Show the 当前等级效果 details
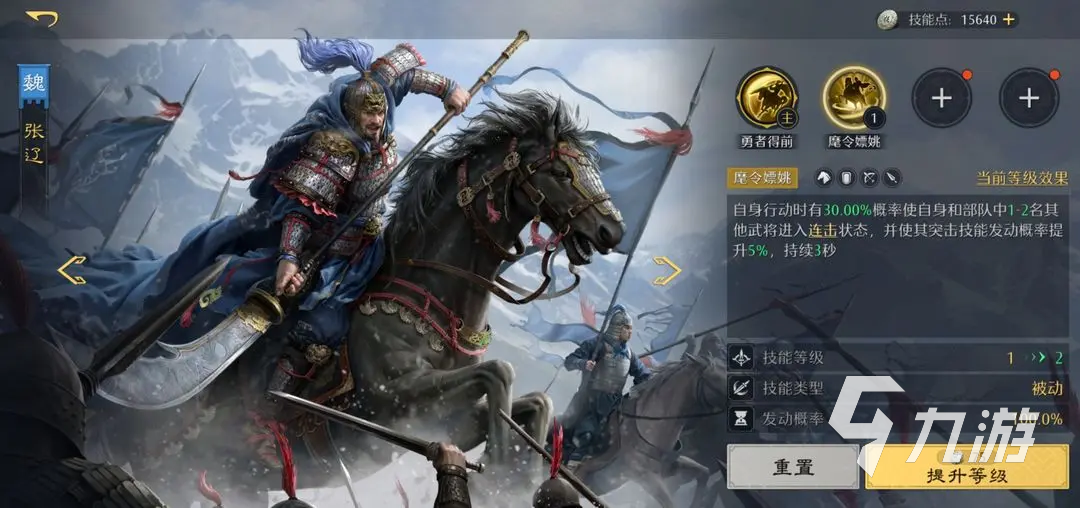Viewport: 1080px width, 508px height. [x=1022, y=178]
